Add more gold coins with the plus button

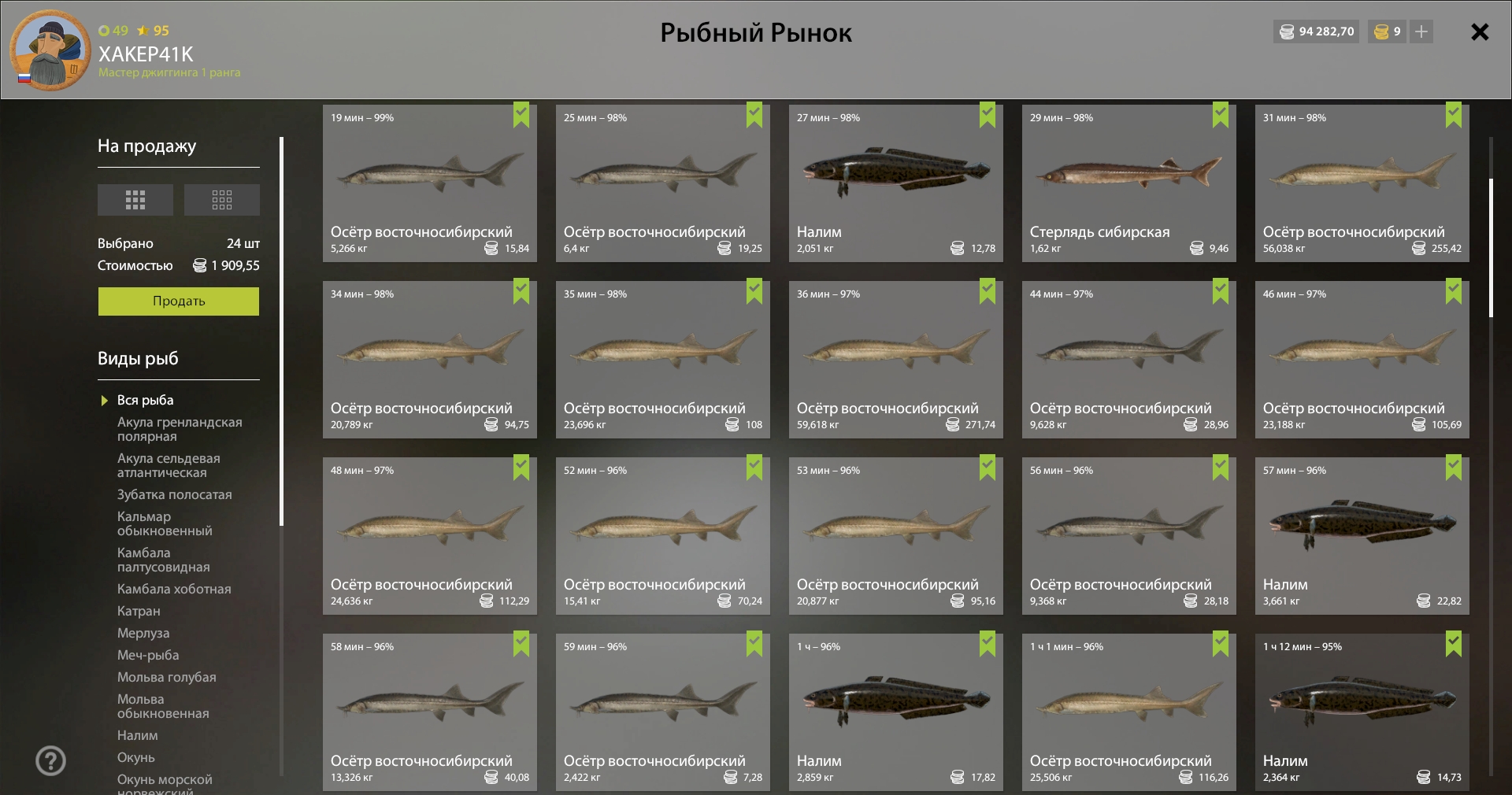tap(1421, 32)
